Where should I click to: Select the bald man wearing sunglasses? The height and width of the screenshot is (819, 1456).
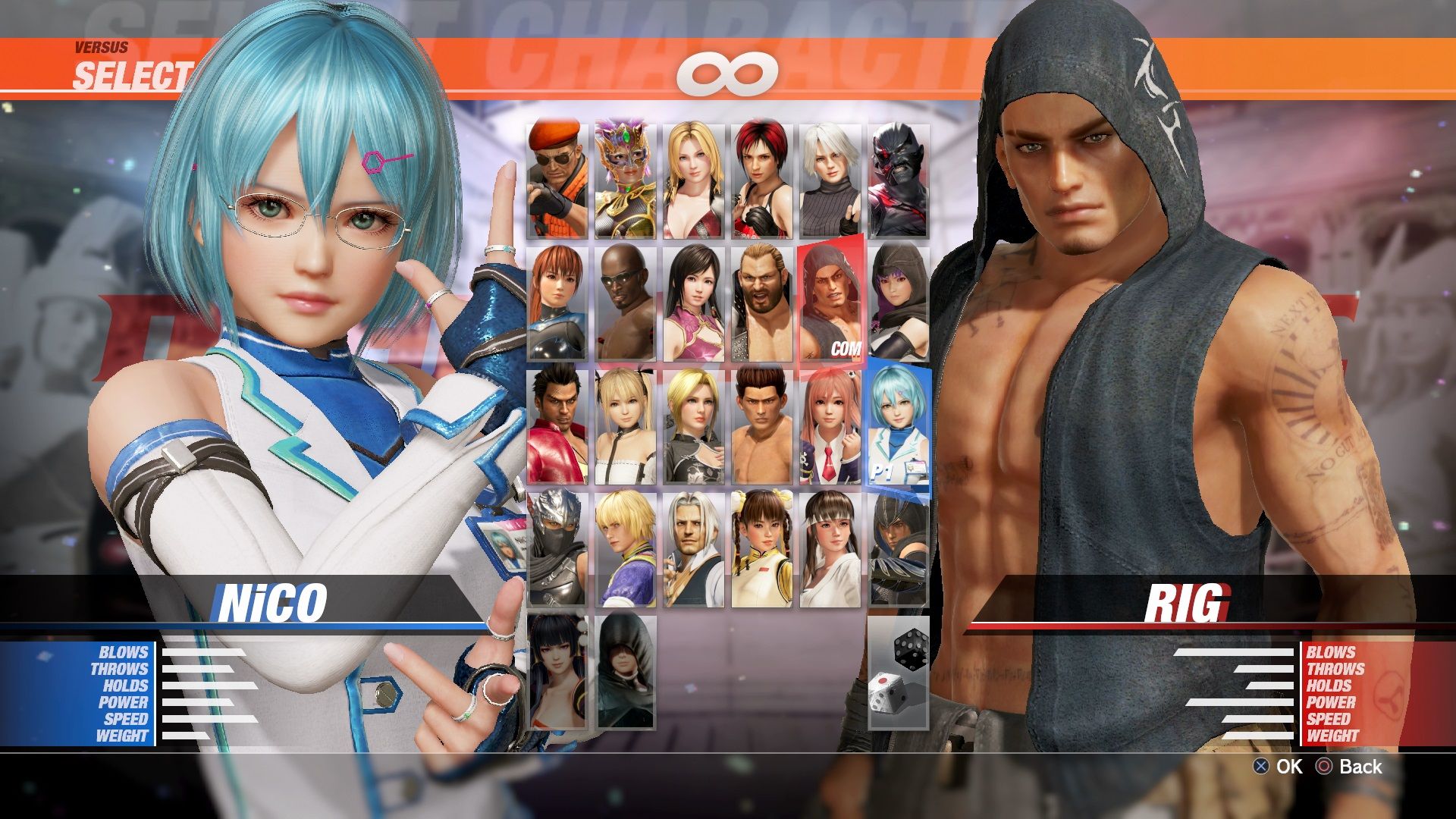point(626,303)
